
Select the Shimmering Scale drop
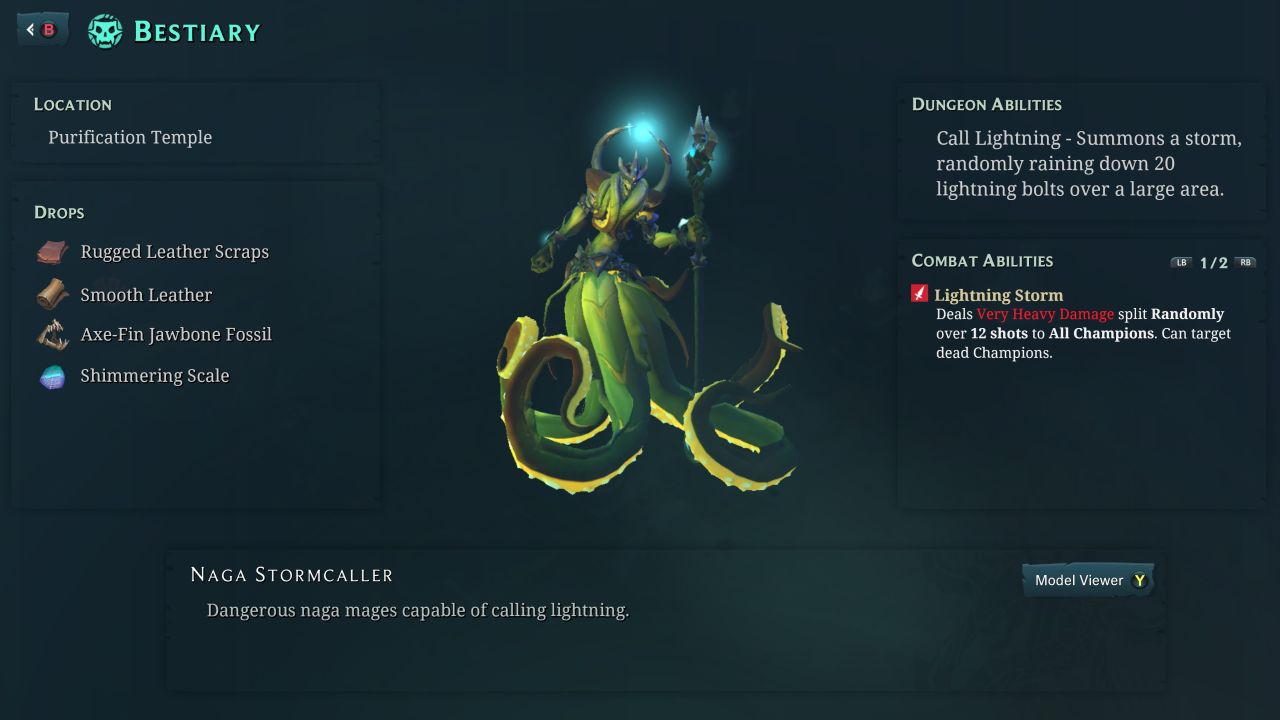coord(155,376)
